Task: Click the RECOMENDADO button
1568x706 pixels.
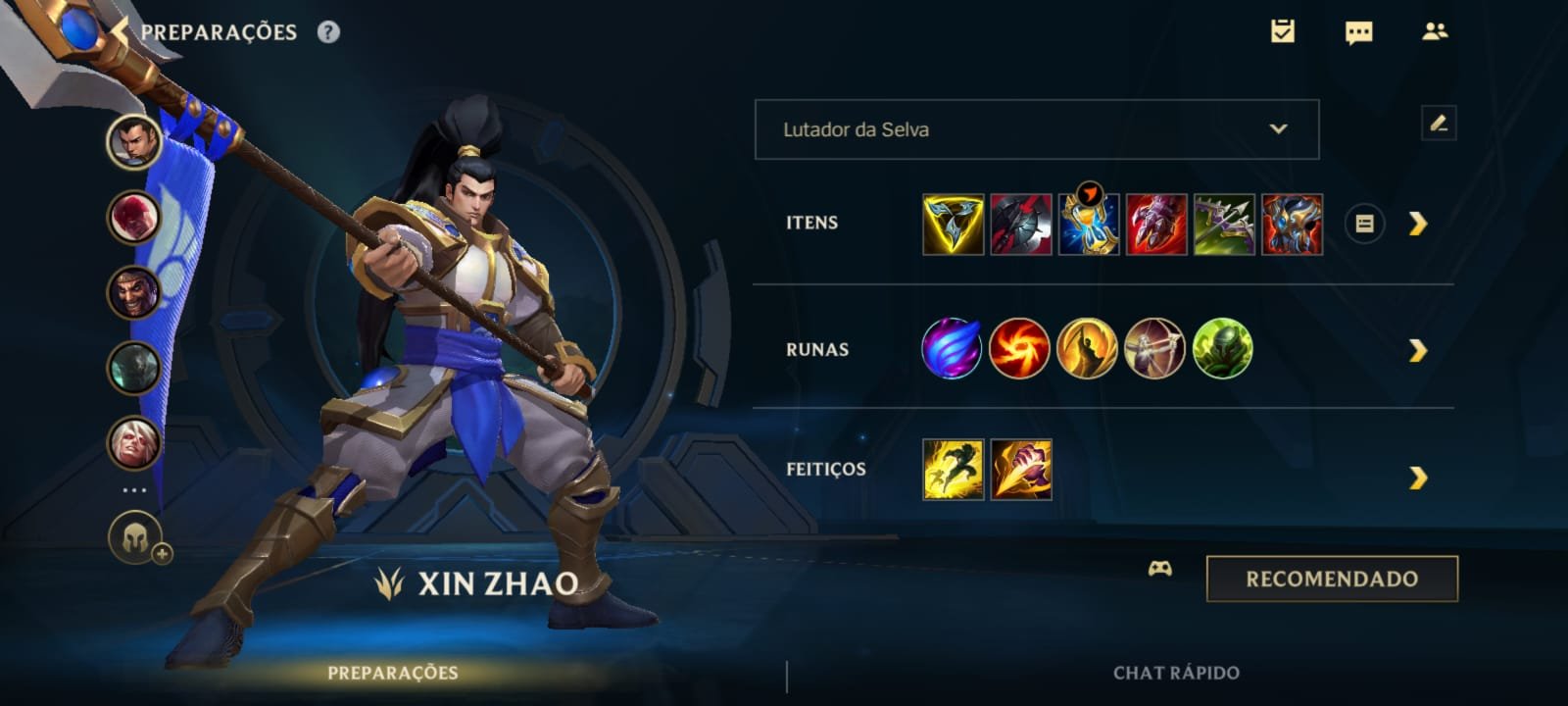Action: [x=1331, y=578]
